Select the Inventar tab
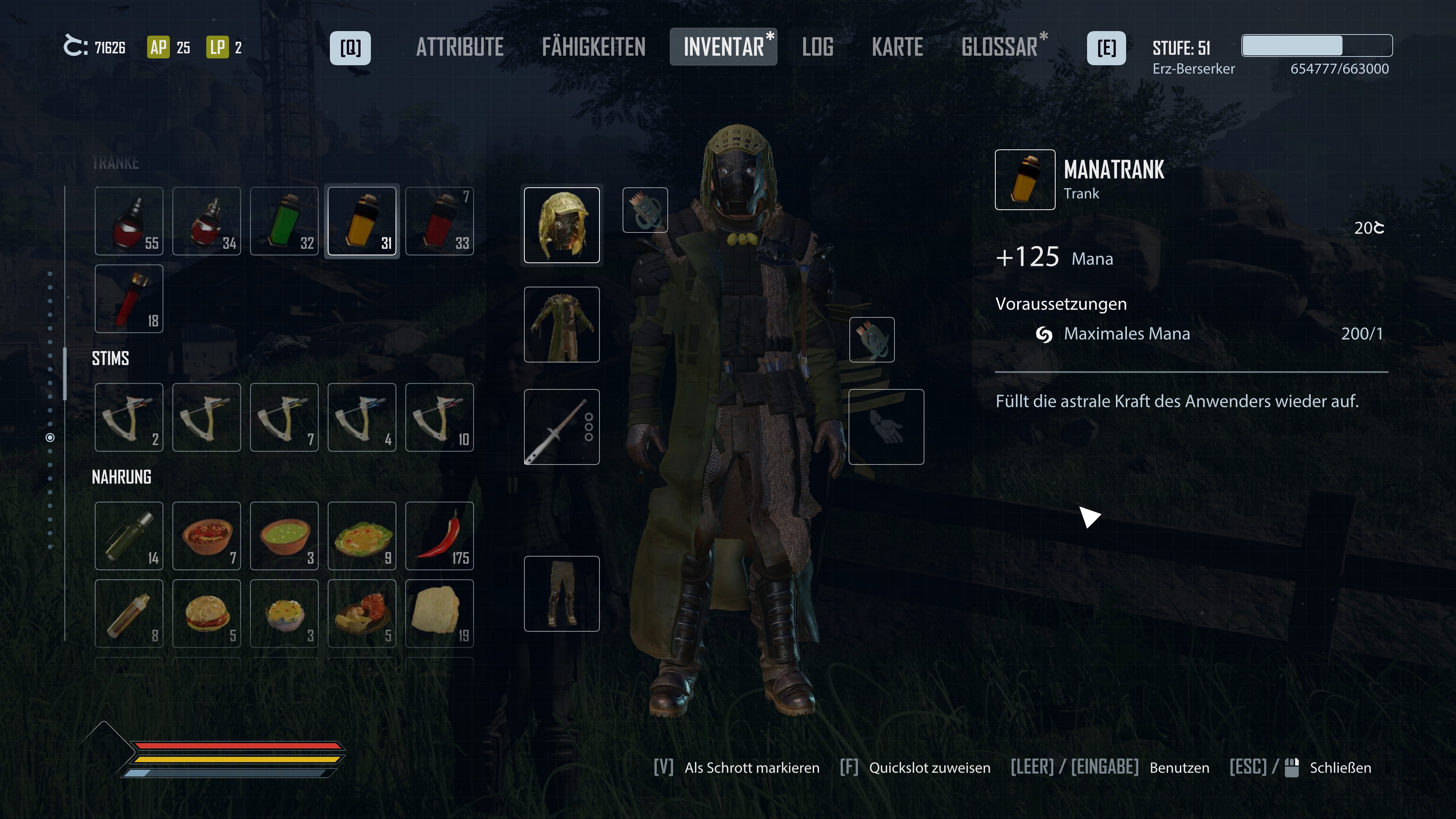Viewport: 1456px width, 819px height. (x=723, y=47)
